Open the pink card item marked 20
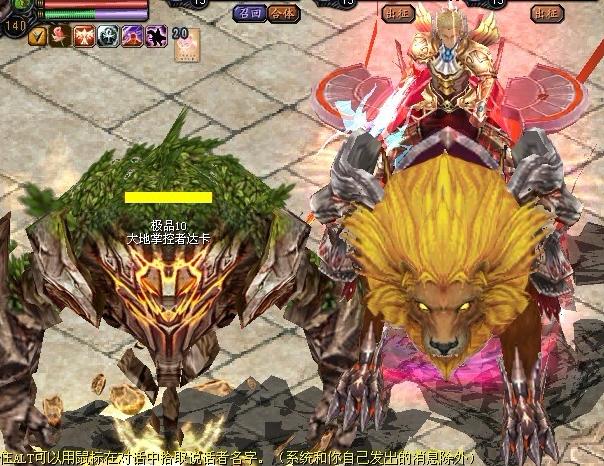Image resolution: width=604 pixels, height=466 pixels. [x=187, y=44]
